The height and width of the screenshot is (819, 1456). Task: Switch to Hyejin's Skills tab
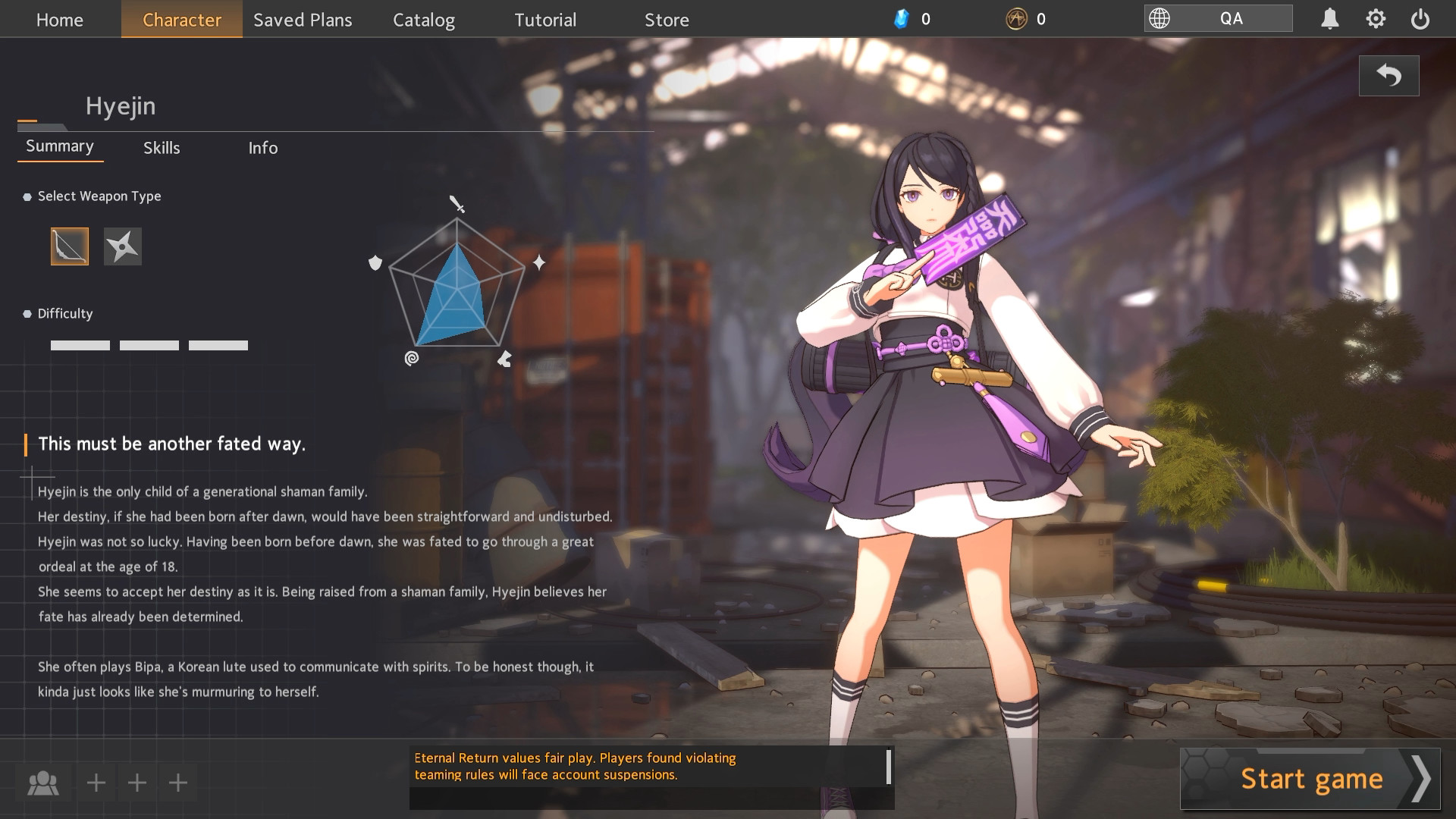(162, 148)
